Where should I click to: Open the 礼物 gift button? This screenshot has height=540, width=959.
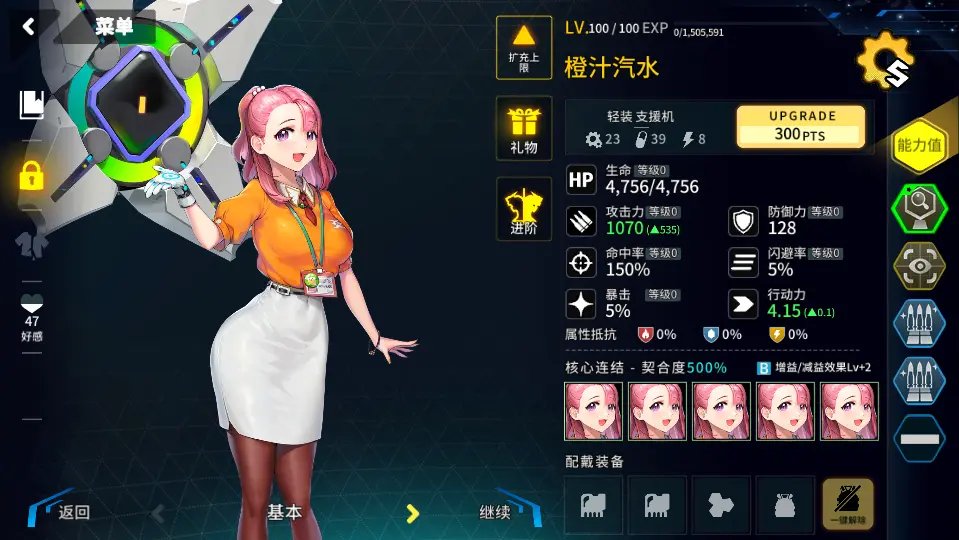(x=524, y=128)
